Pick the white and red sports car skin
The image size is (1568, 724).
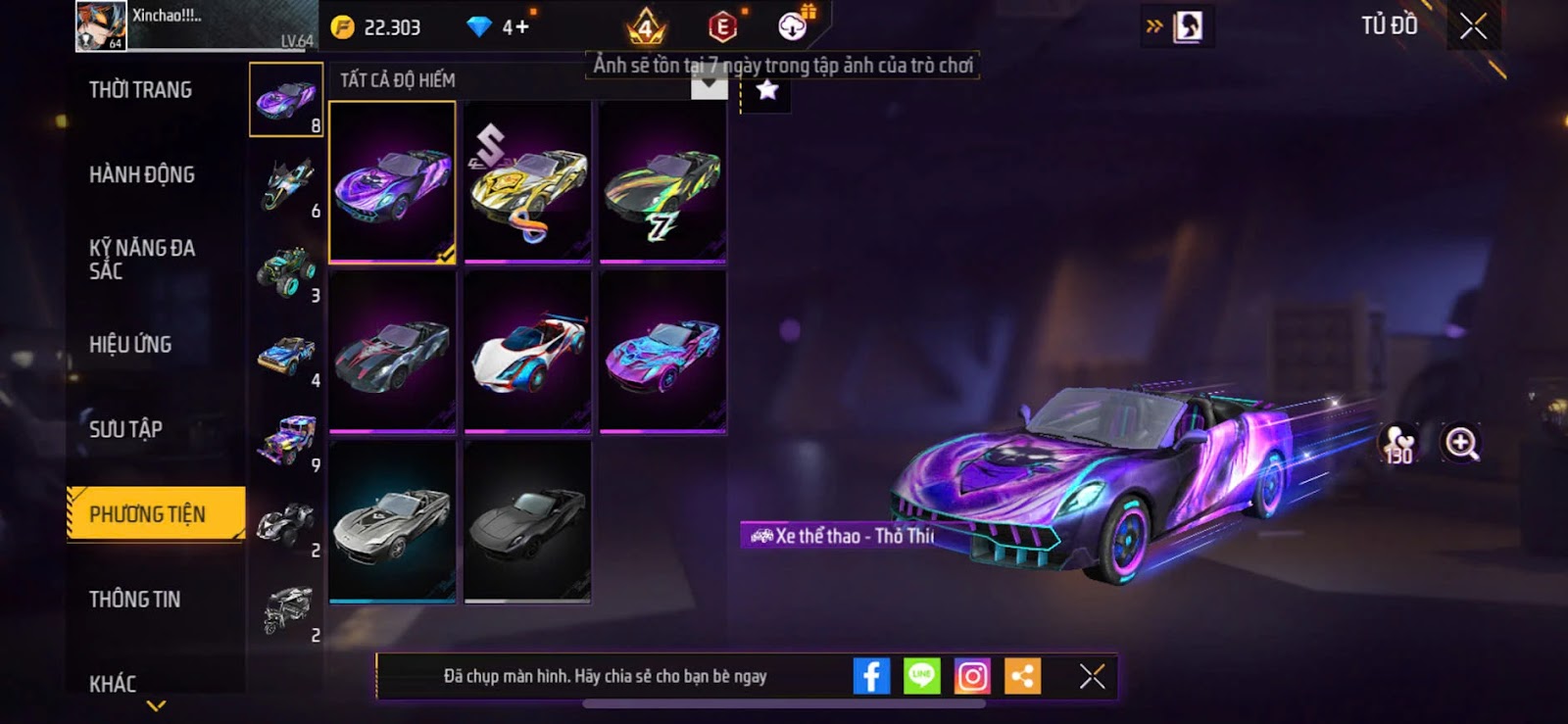[527, 352]
